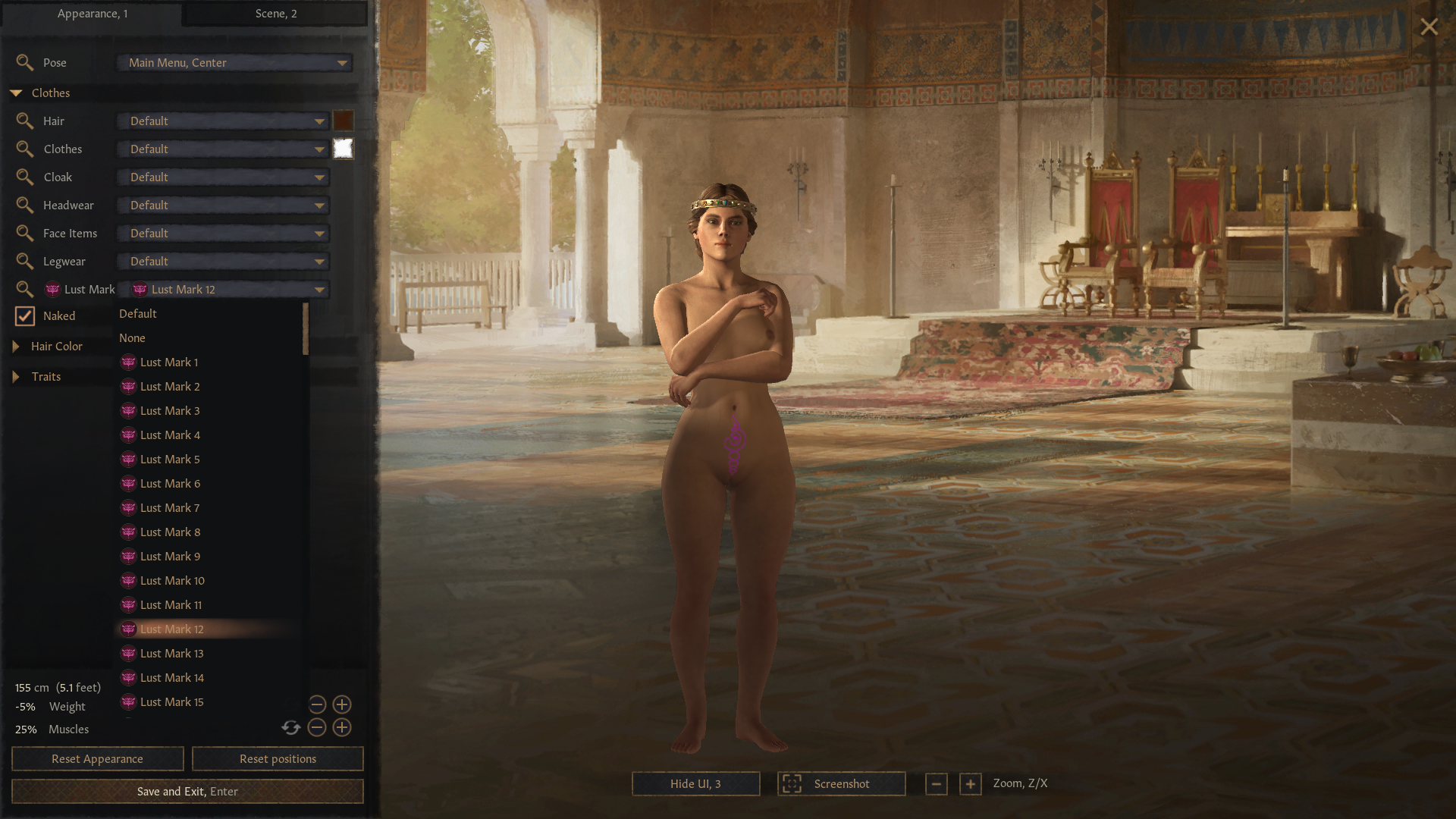The height and width of the screenshot is (819, 1456).
Task: Click Reset Appearance
Action: [x=97, y=759]
